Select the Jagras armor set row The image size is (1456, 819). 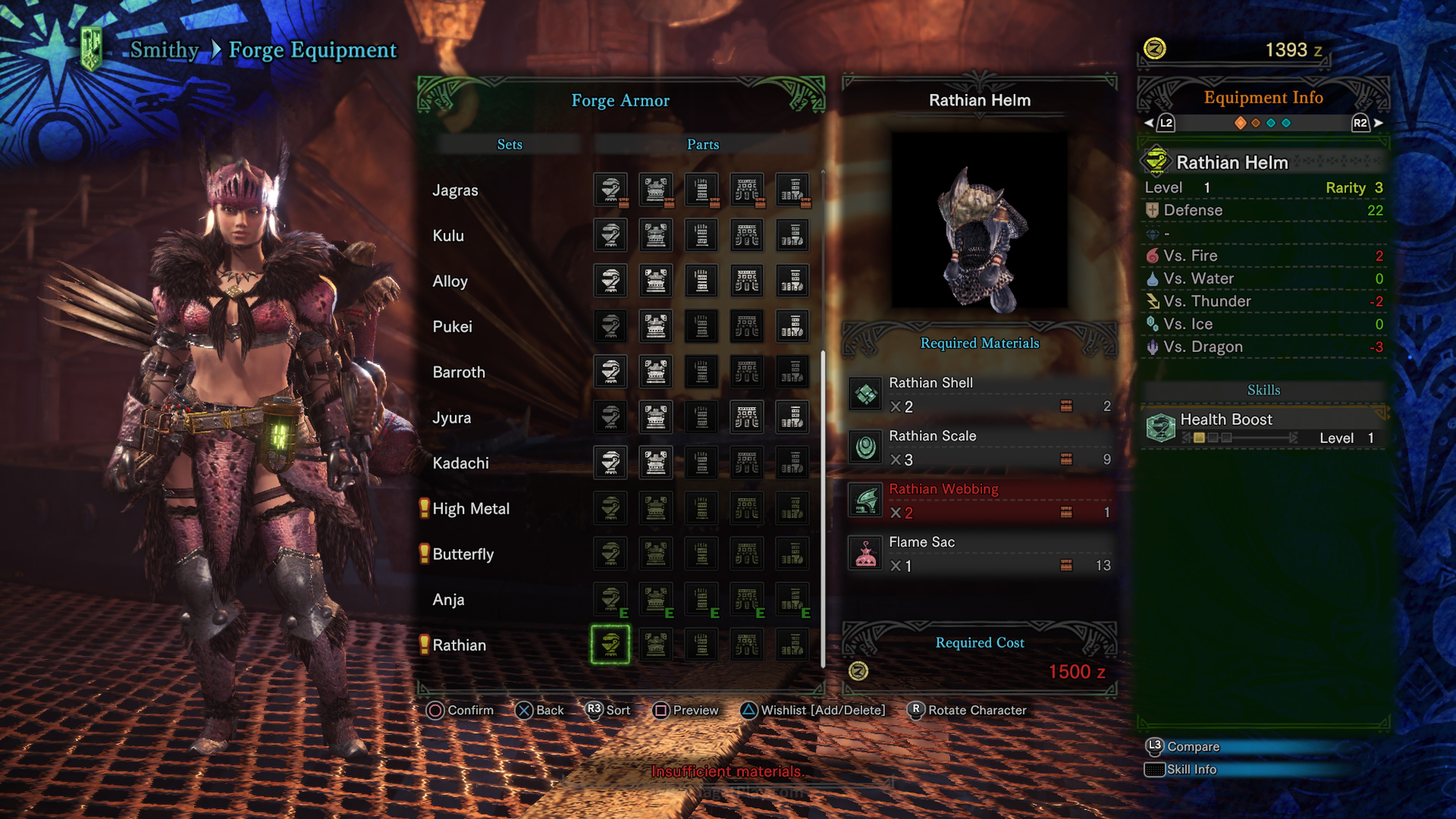(455, 190)
